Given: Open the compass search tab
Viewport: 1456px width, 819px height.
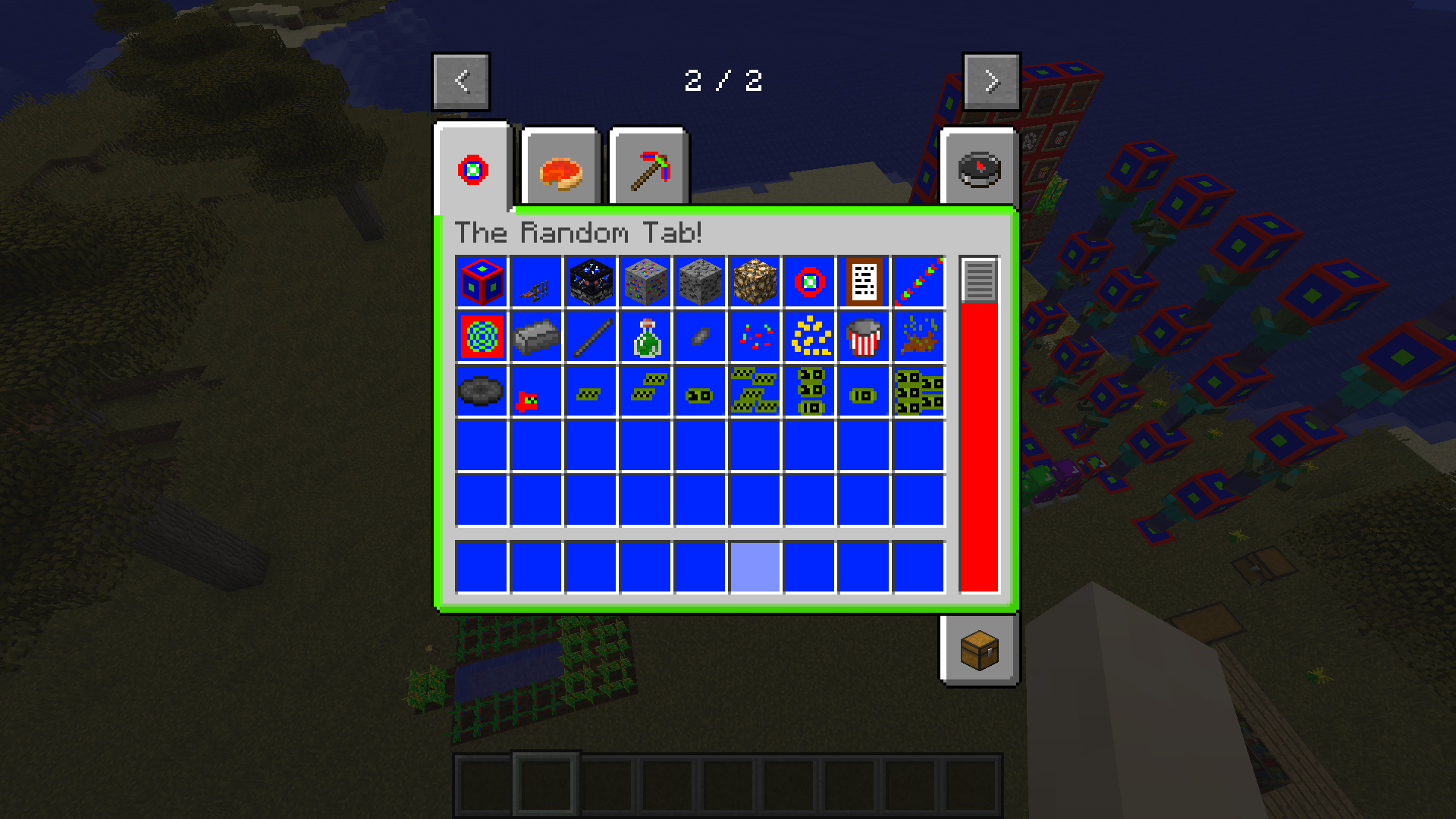Looking at the screenshot, I should coord(978,168).
